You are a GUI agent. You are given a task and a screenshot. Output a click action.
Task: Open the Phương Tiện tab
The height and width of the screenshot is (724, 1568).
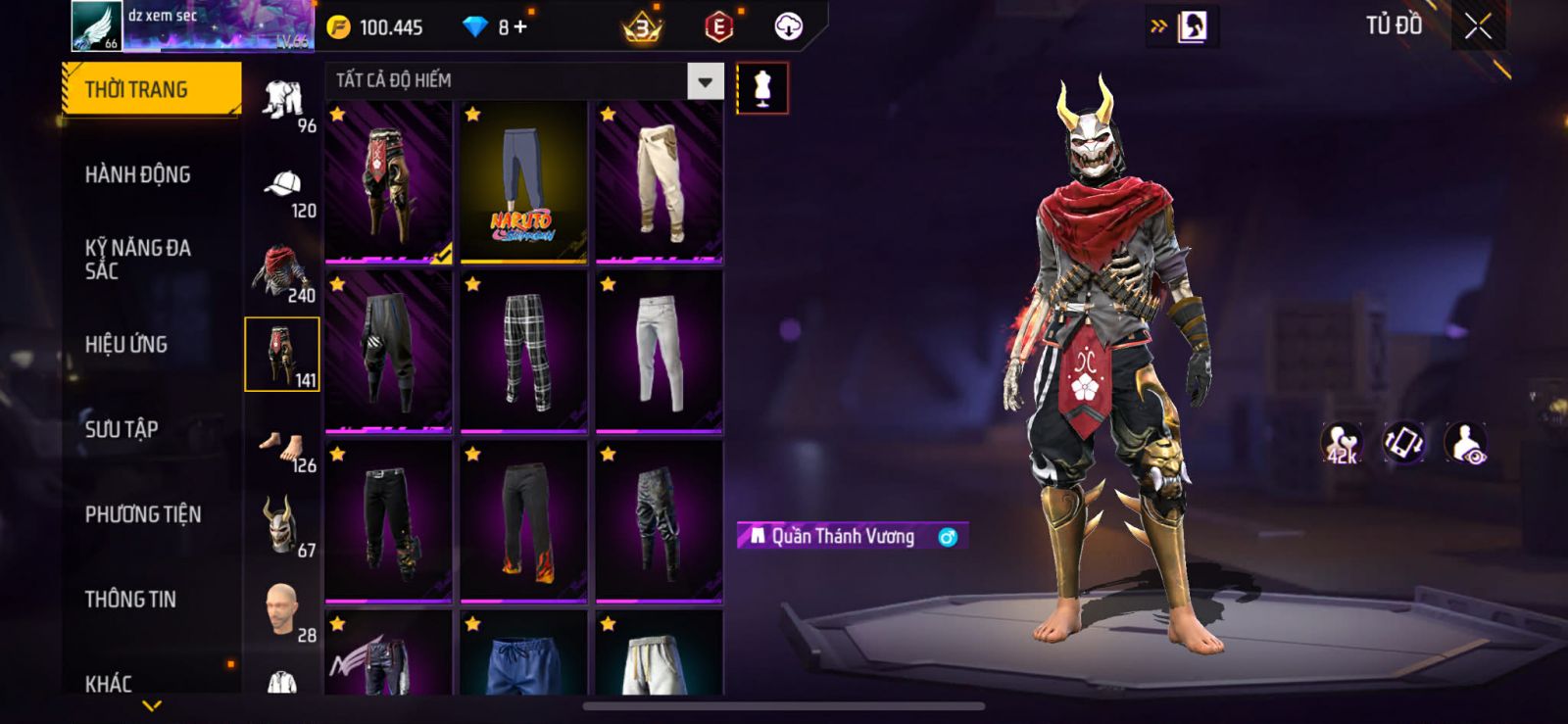[143, 514]
